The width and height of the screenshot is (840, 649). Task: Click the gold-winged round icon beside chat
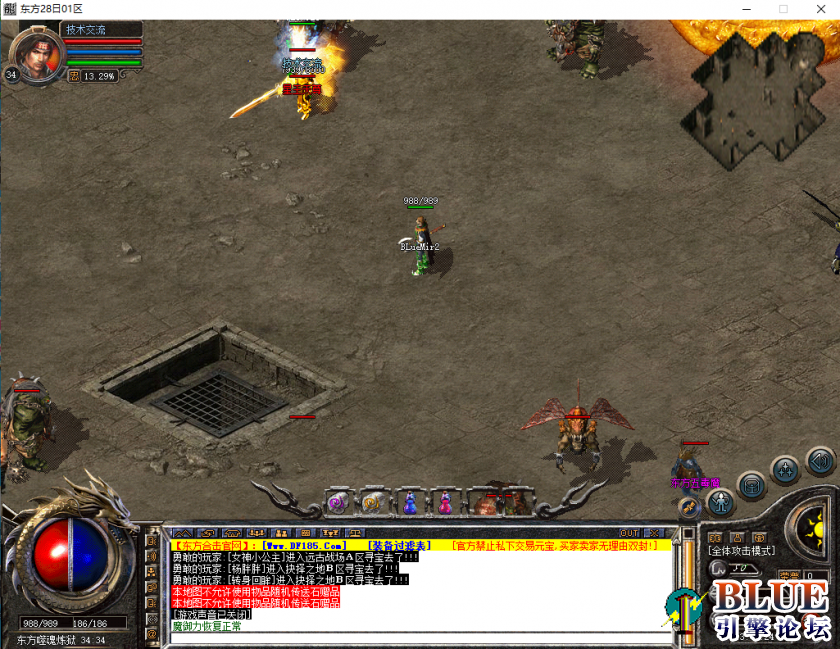[x=688, y=506]
